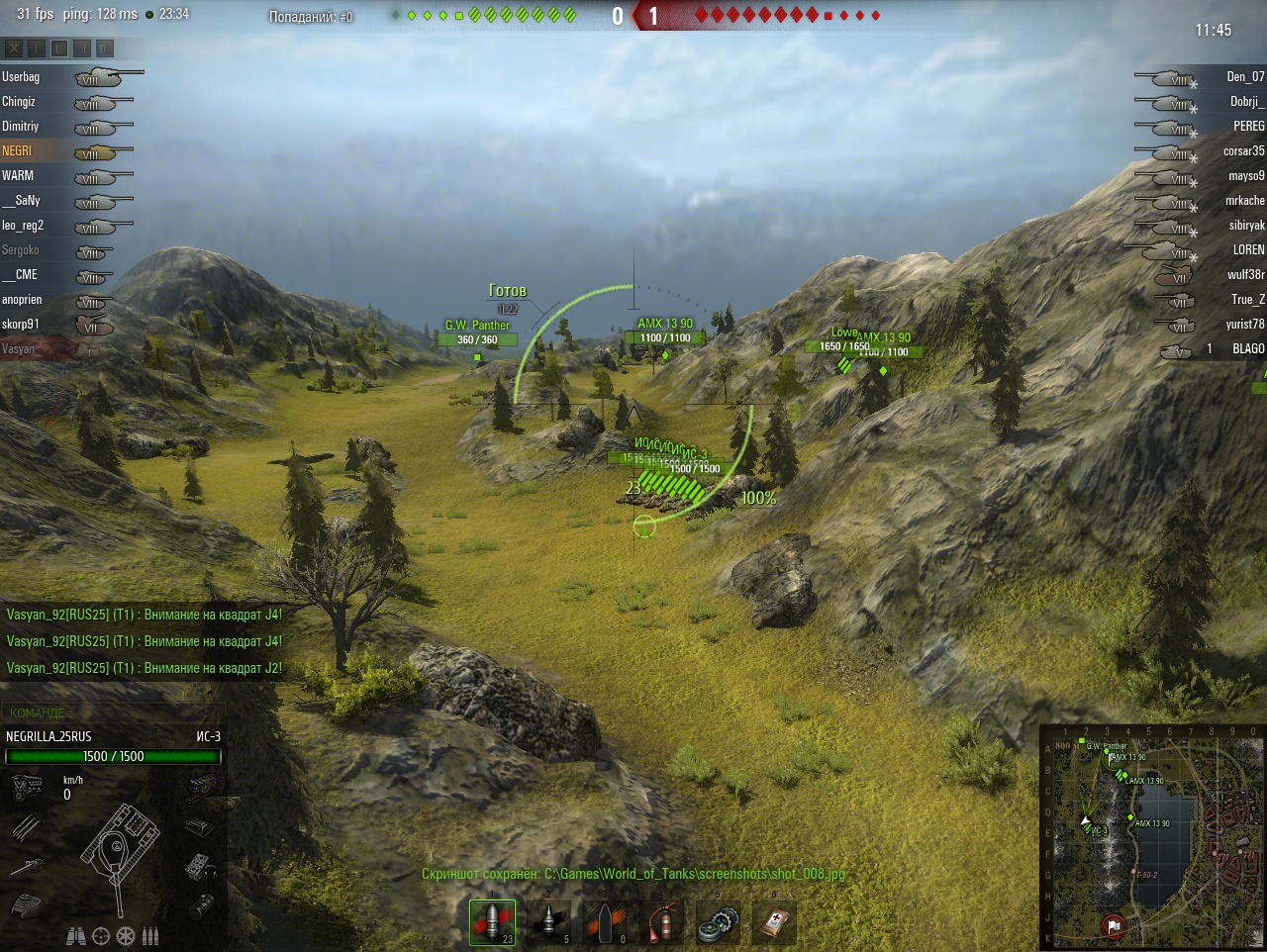This screenshot has height=952, width=1267.
Task: Select enemy Den_07 in the enemy list
Action: [1245, 77]
